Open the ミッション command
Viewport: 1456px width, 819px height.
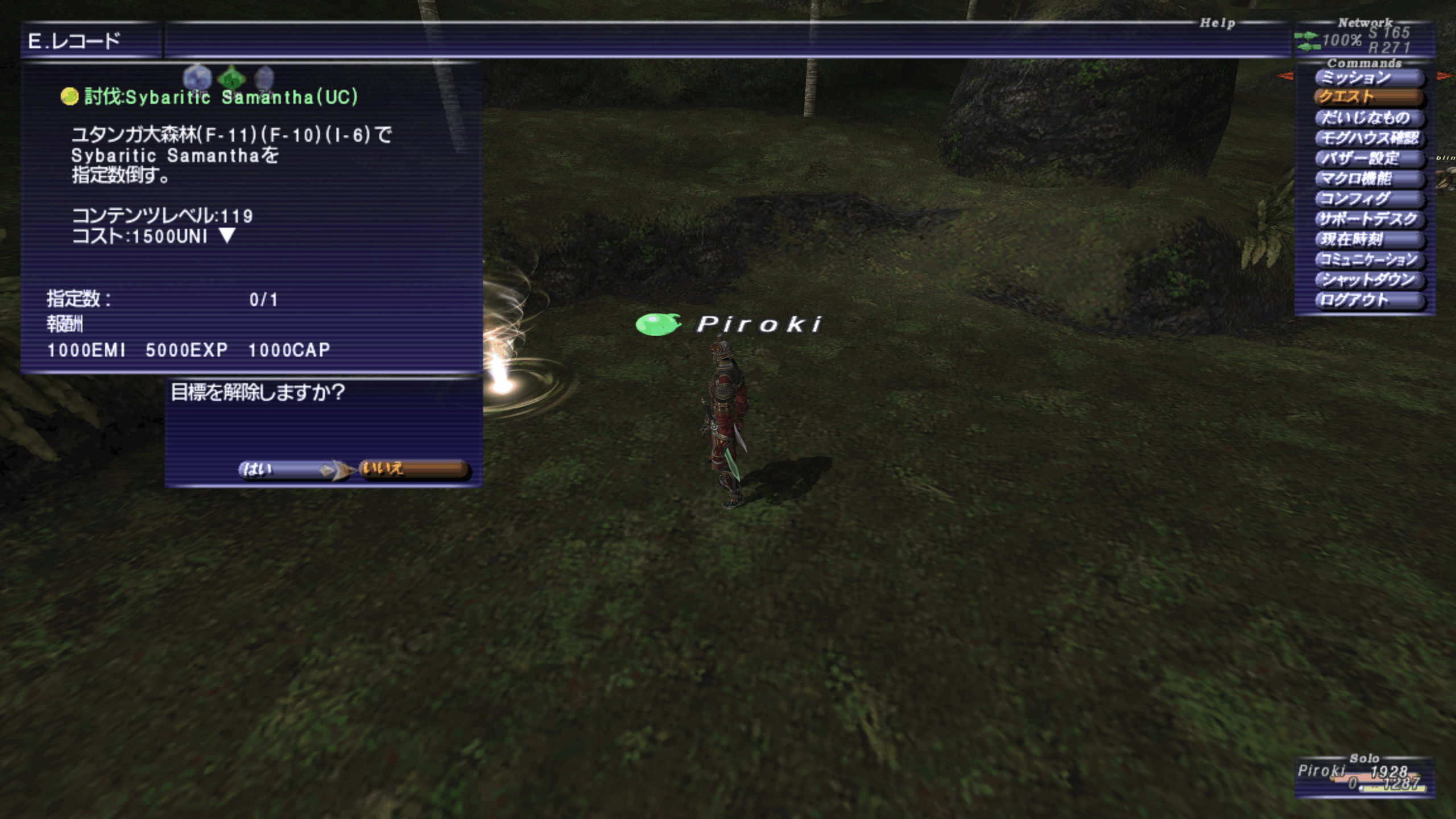pyautogui.click(x=1368, y=77)
